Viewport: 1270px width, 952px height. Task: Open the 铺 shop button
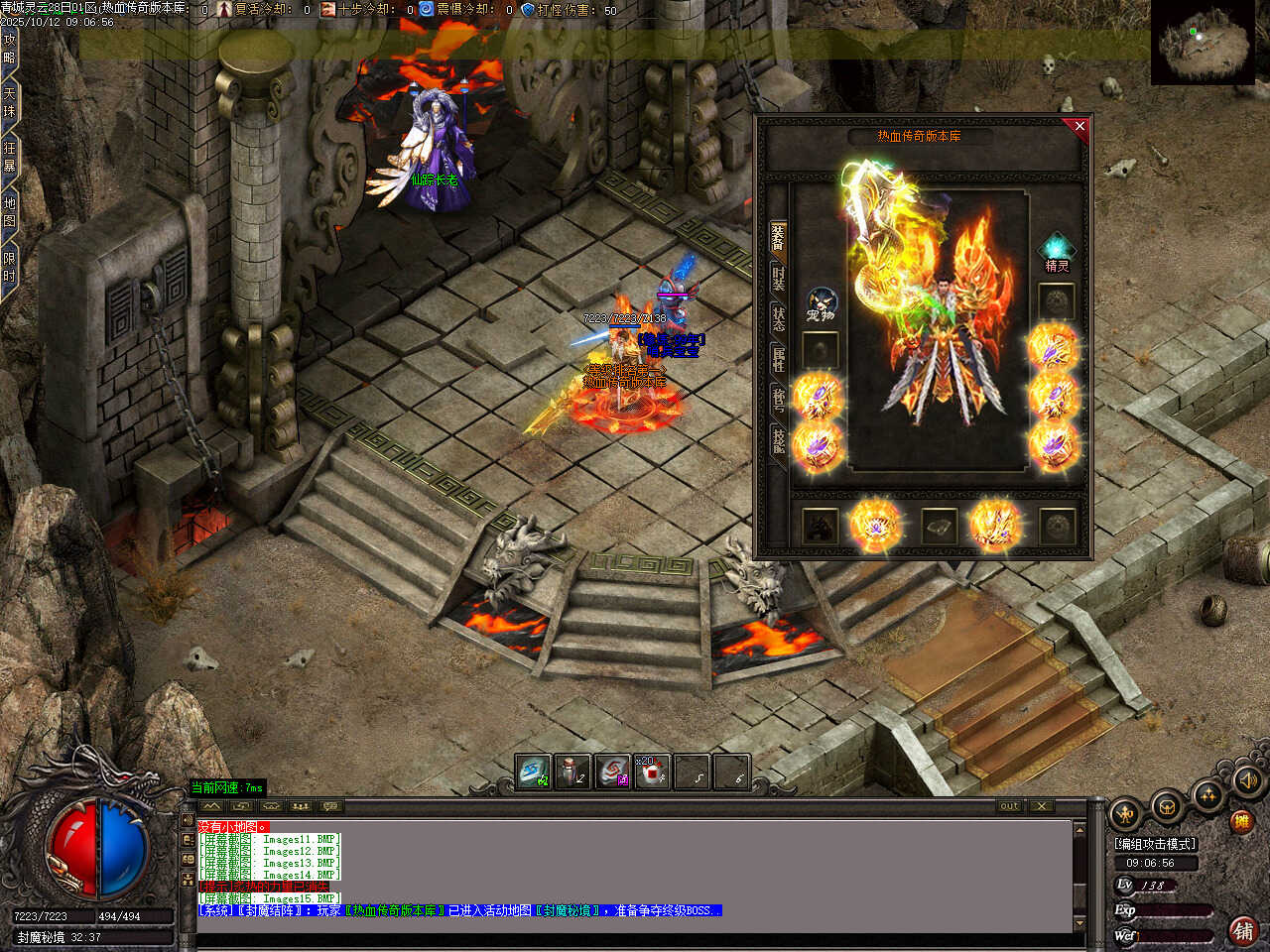(1243, 930)
